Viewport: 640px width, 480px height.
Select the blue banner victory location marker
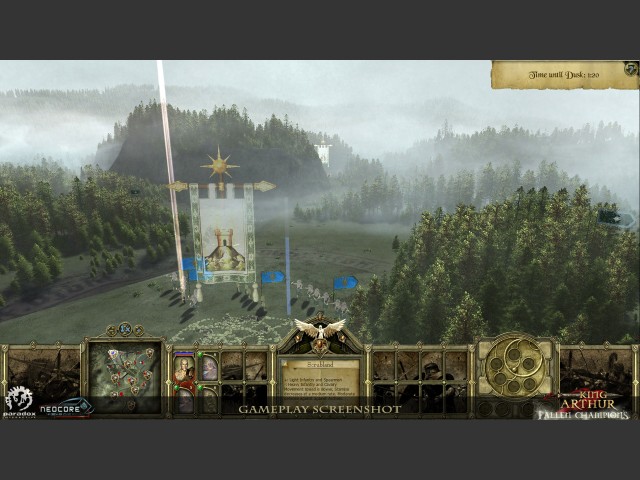pyautogui.click(x=346, y=283)
